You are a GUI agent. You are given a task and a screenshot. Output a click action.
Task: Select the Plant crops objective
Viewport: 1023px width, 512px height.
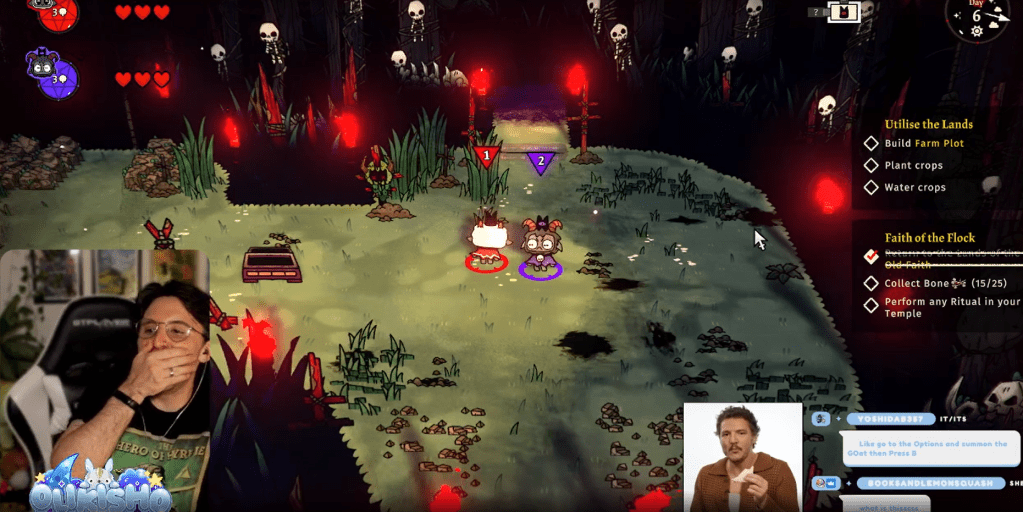pos(913,165)
